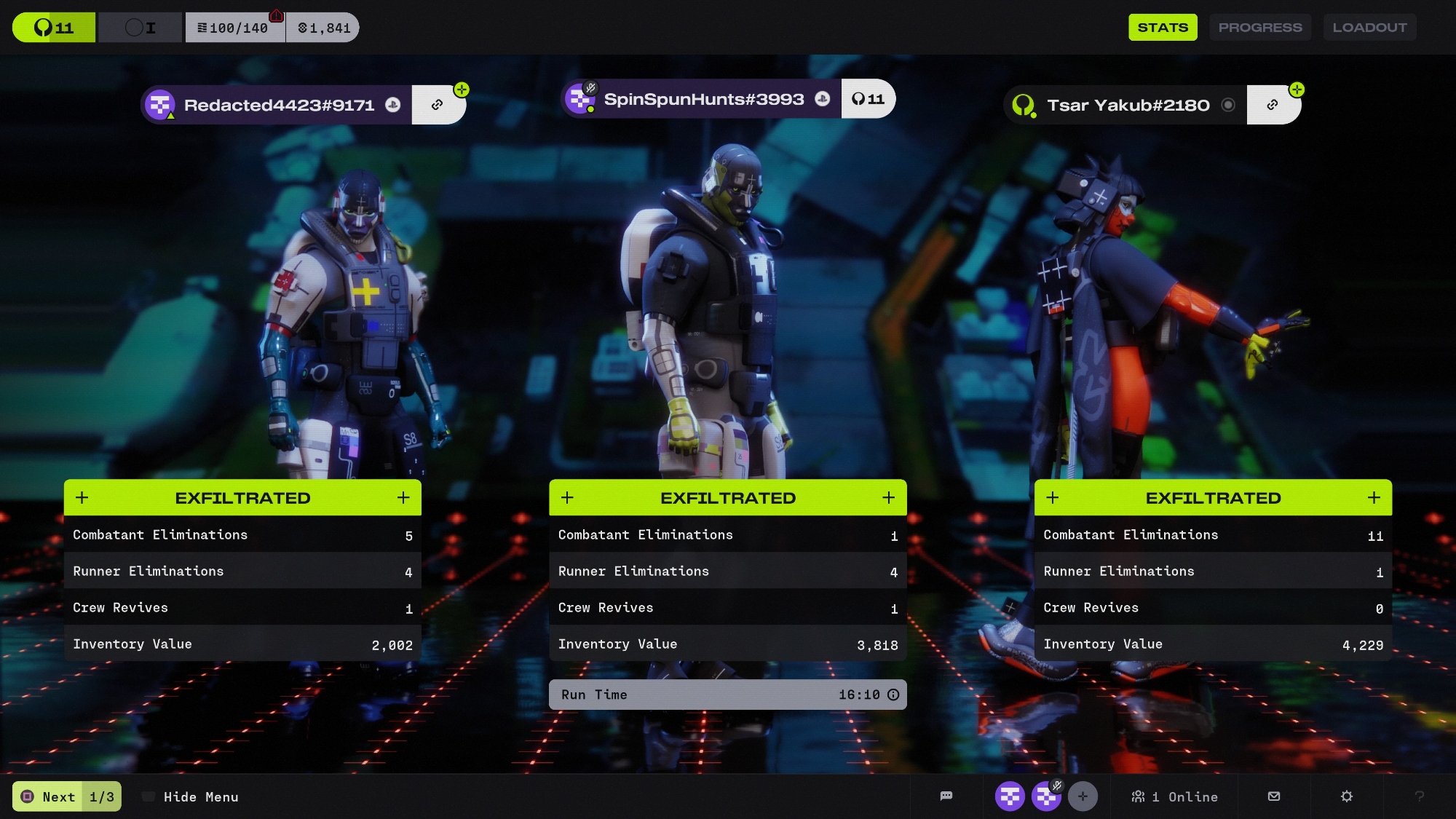Viewport: 1456px width, 819px height.
Task: Hide Menu using bottom bar option
Action: (200, 797)
